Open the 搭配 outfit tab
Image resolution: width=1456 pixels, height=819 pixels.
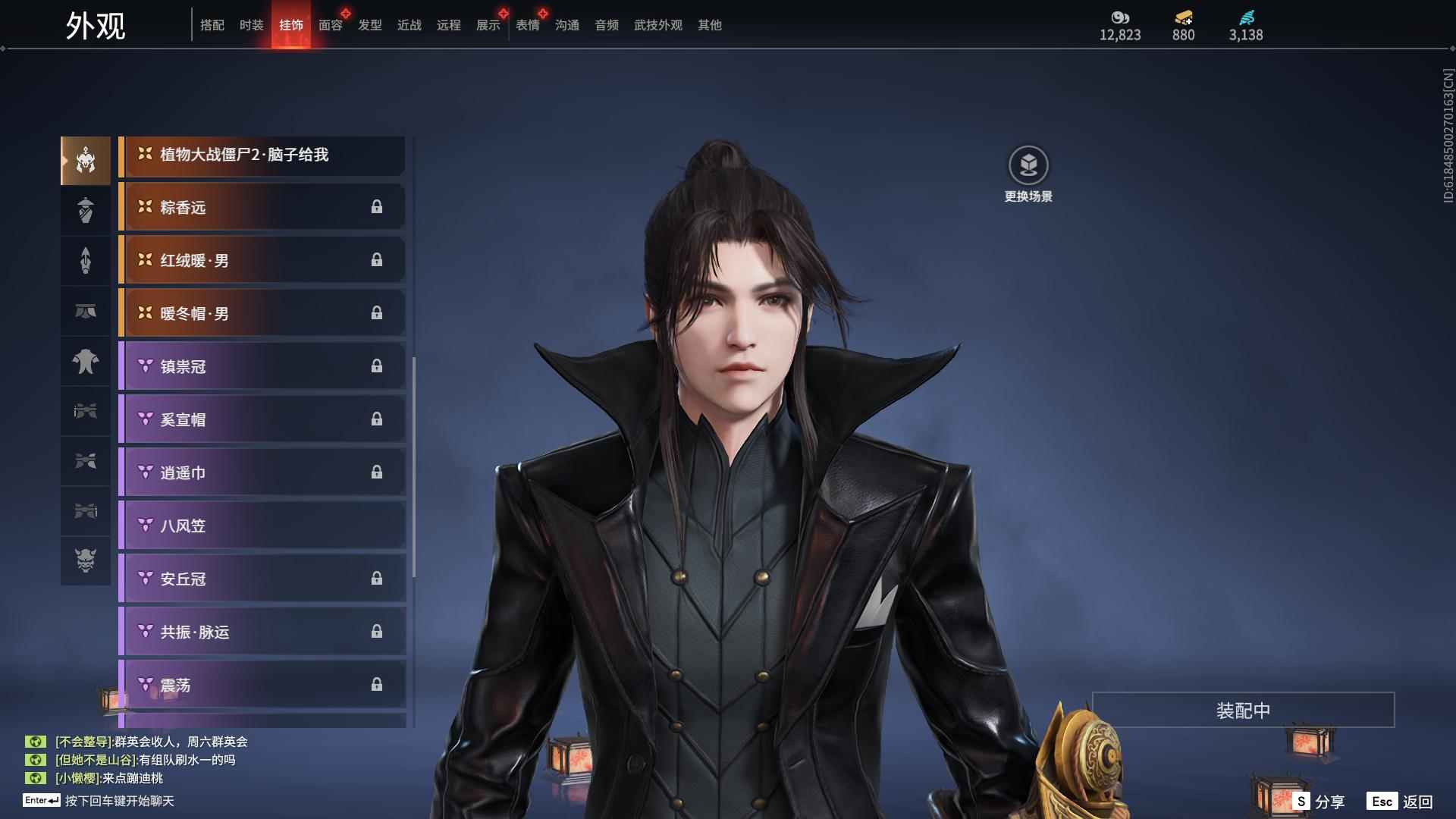(x=212, y=25)
